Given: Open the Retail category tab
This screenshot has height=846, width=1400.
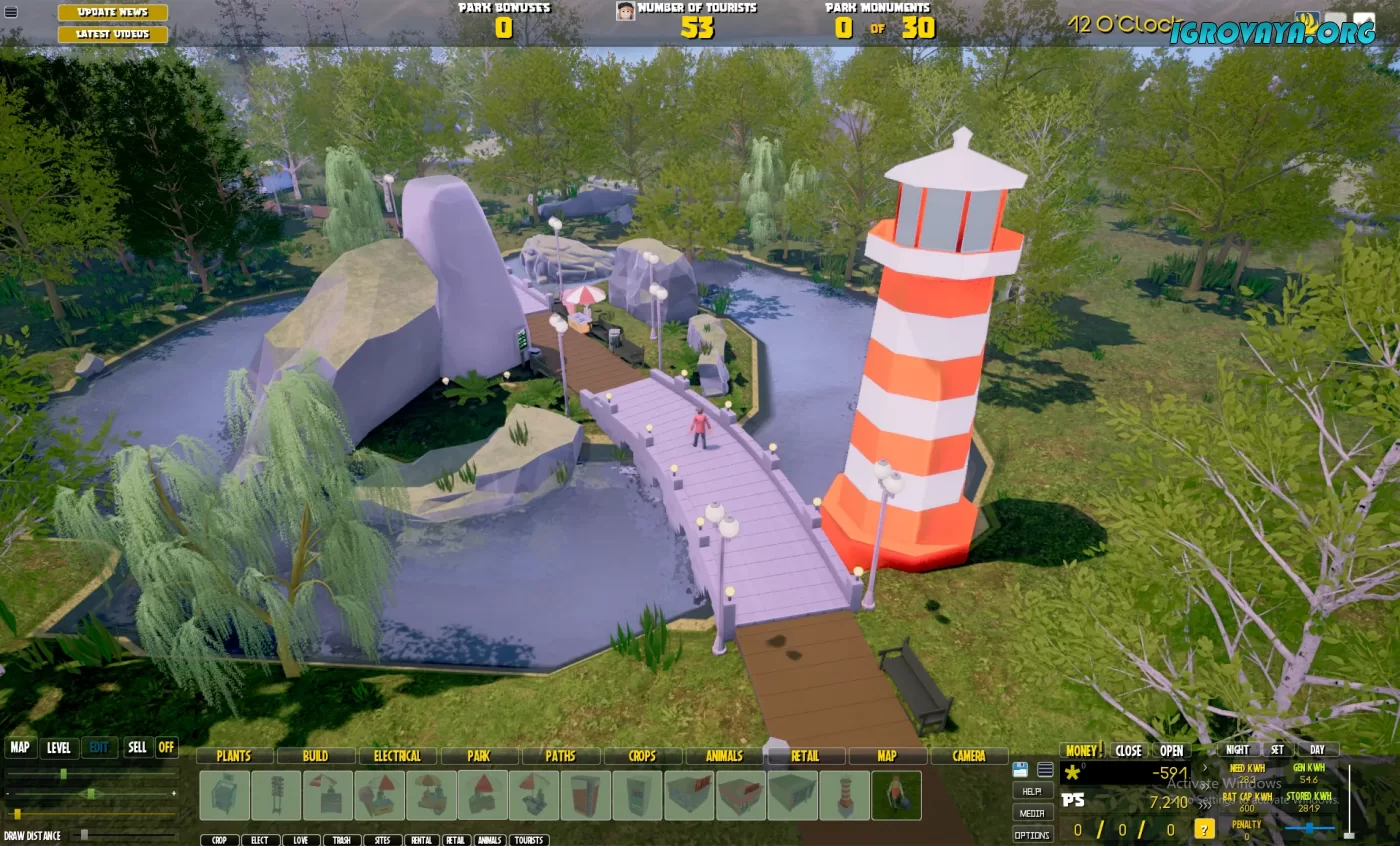Looking at the screenshot, I should [x=805, y=756].
